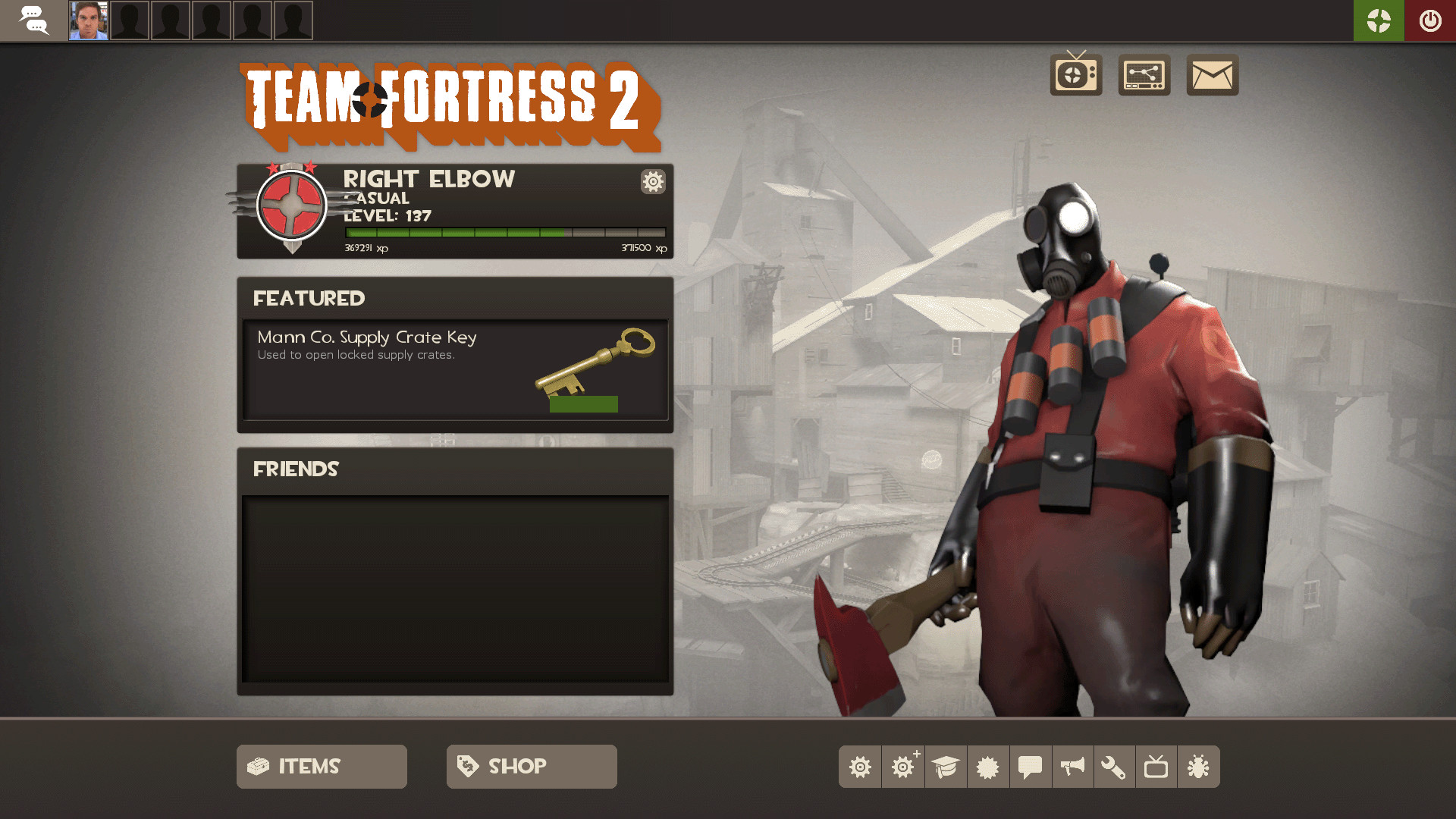Open the server browser monitor icon
The width and height of the screenshot is (1456, 819).
(1144, 75)
